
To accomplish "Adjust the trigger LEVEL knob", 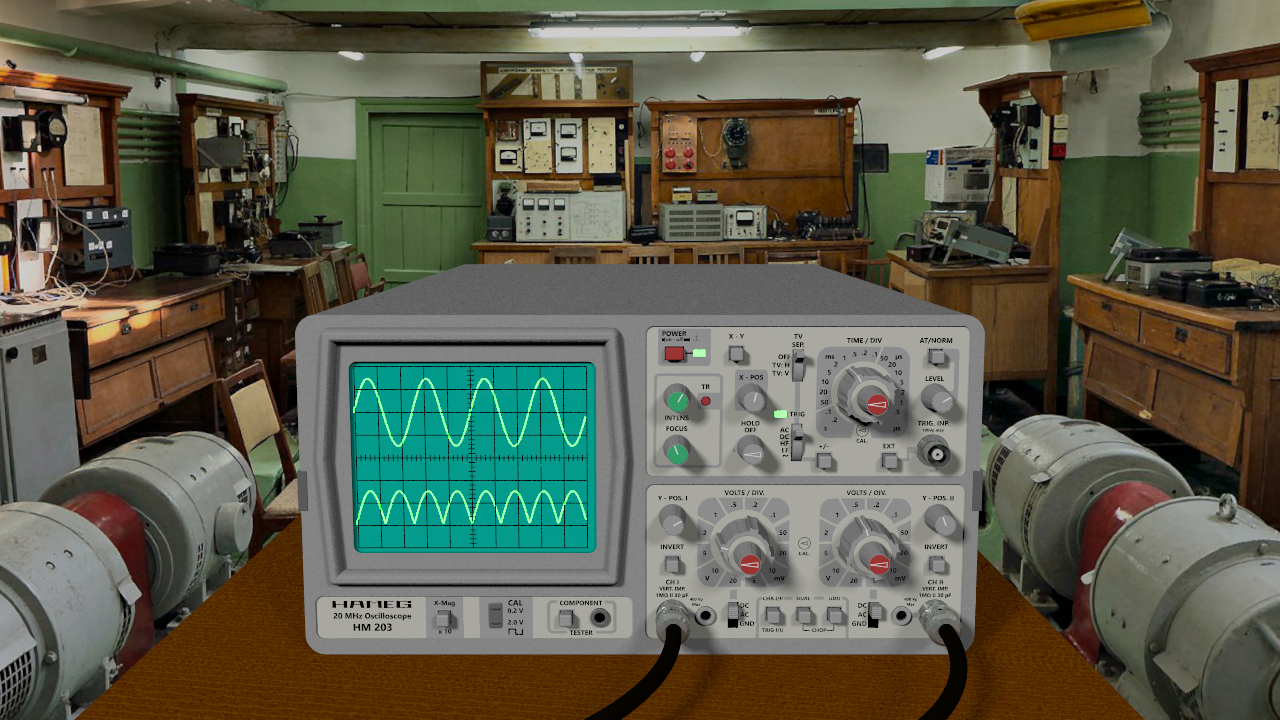I will 936,399.
